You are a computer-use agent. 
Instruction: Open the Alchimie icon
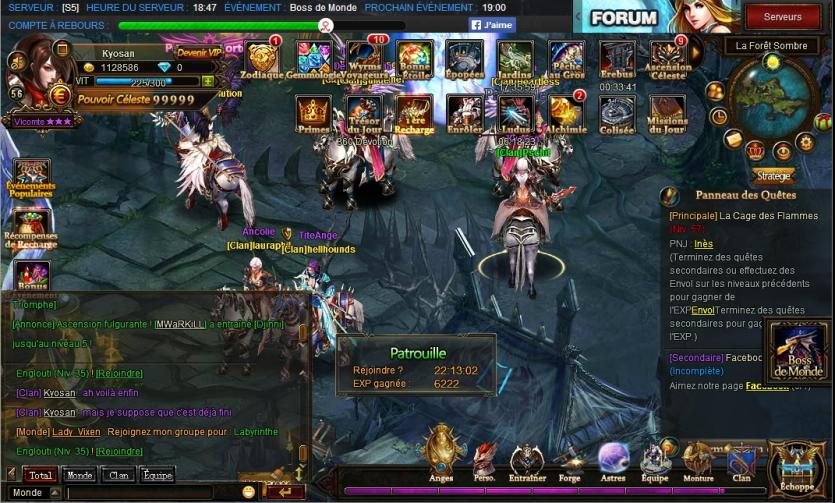click(566, 112)
